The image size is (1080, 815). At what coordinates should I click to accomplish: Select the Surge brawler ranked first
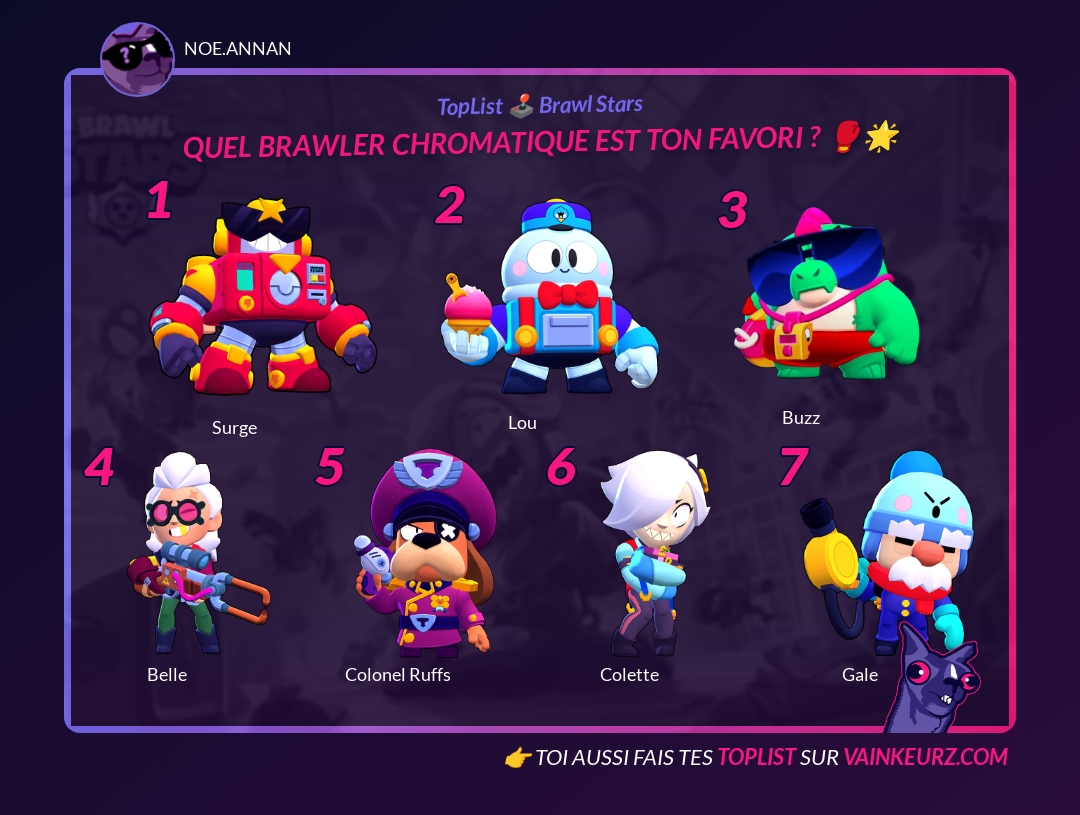coord(262,297)
